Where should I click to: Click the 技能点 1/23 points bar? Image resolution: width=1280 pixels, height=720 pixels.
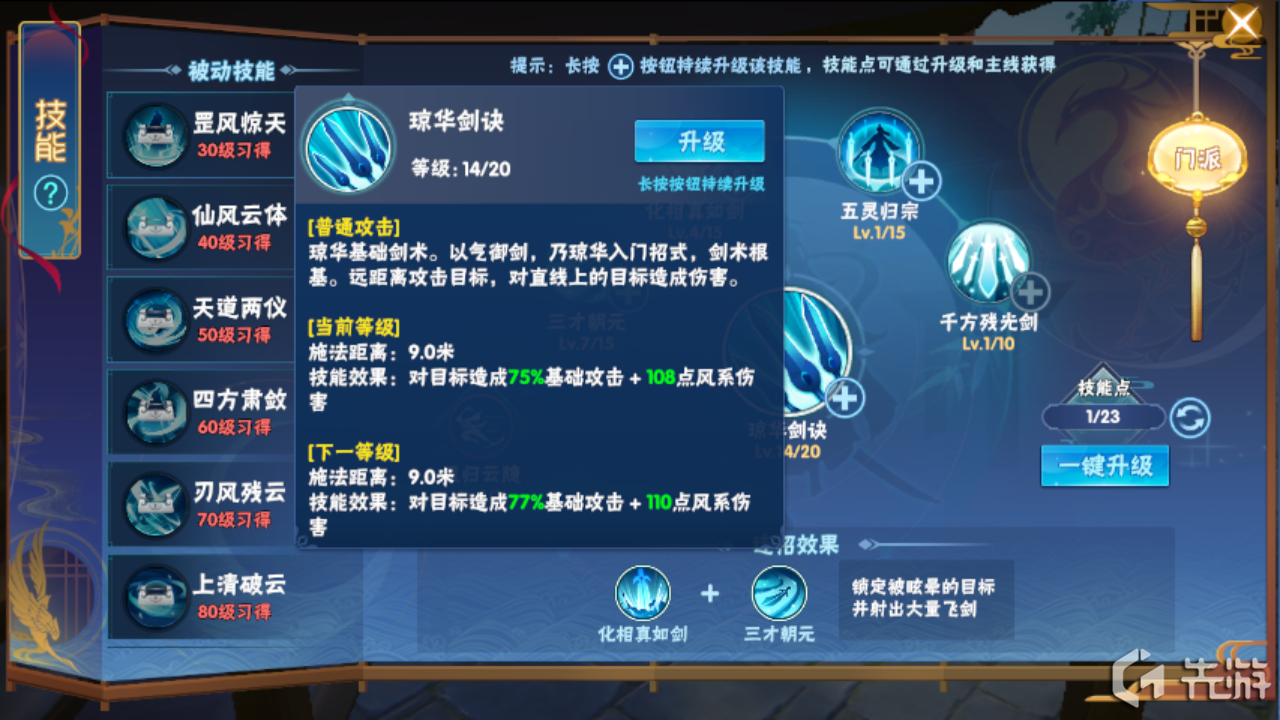[x=1105, y=417]
